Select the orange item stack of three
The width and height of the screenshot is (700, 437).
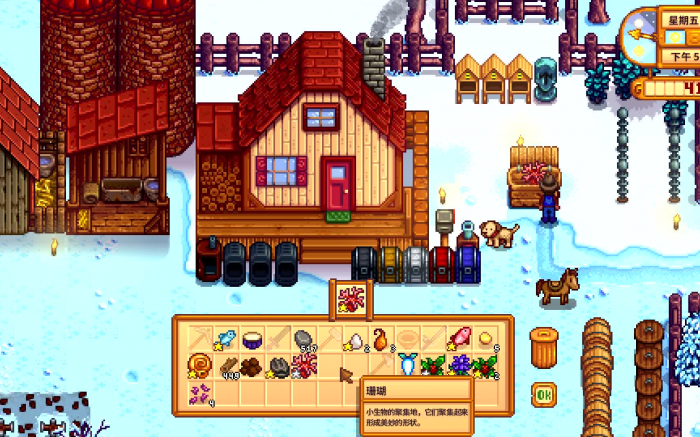pyautogui.click(x=381, y=339)
